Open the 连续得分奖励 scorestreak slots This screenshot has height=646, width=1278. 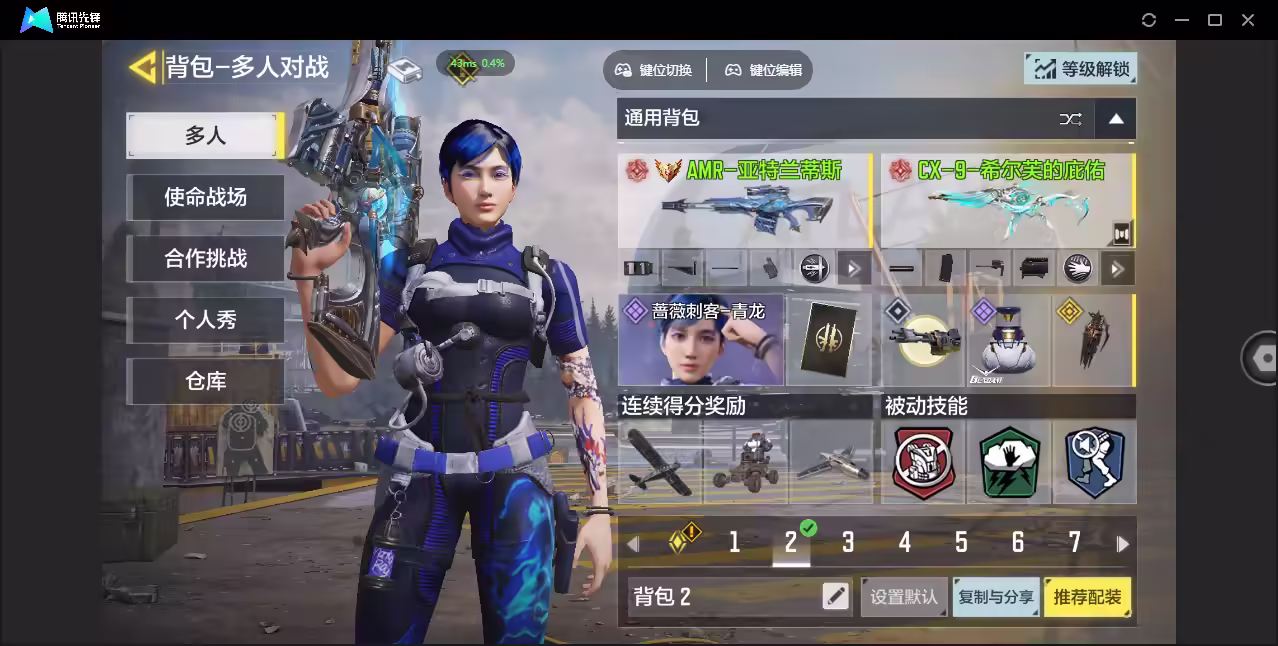tap(744, 460)
